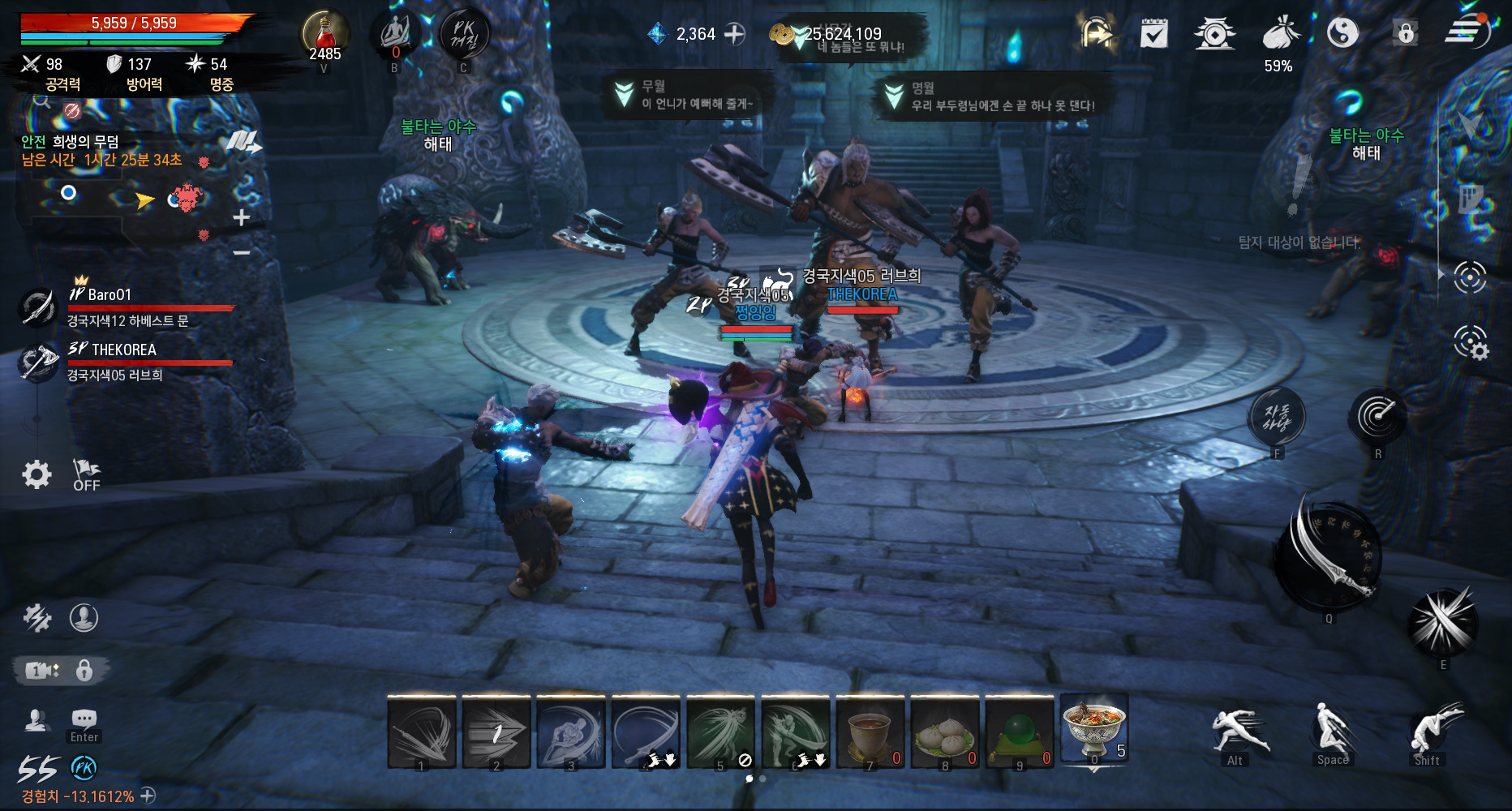
Task: Add diamonds with the plus button
Action: [x=735, y=34]
